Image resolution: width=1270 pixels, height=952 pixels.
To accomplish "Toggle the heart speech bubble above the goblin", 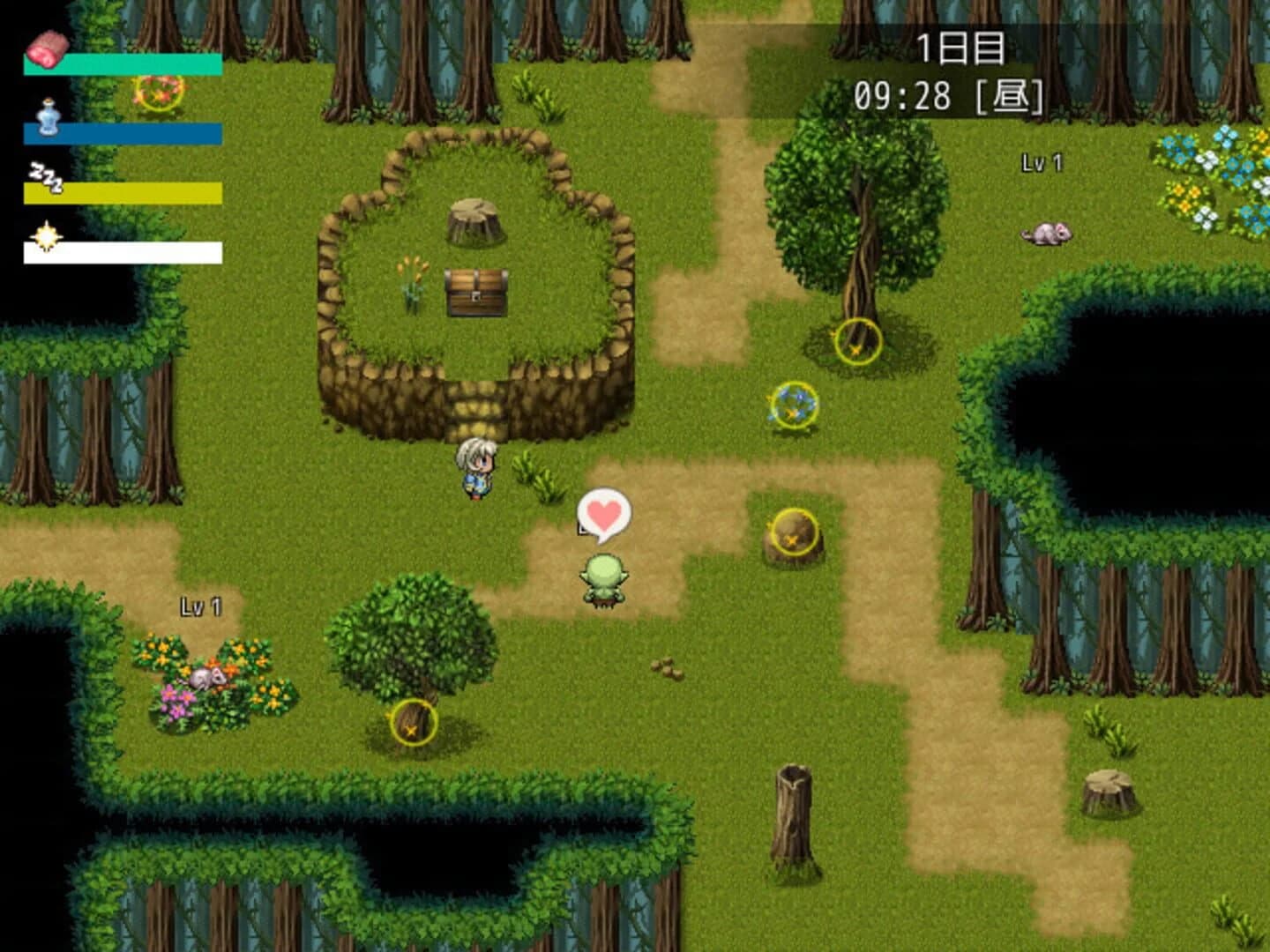I will coord(602,514).
